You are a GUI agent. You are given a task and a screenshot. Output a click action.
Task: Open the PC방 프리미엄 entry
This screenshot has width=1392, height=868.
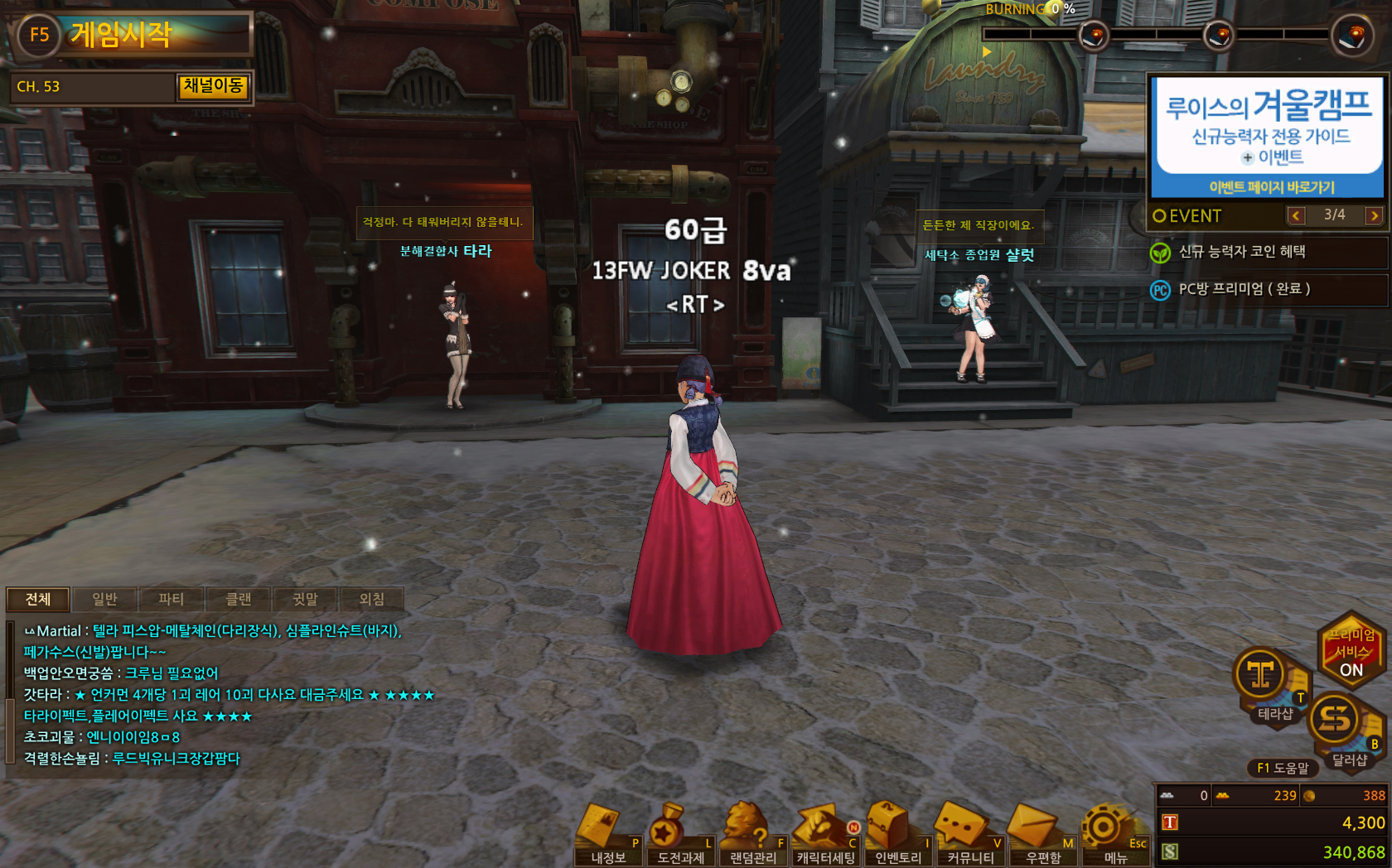pyautogui.click(x=1244, y=289)
